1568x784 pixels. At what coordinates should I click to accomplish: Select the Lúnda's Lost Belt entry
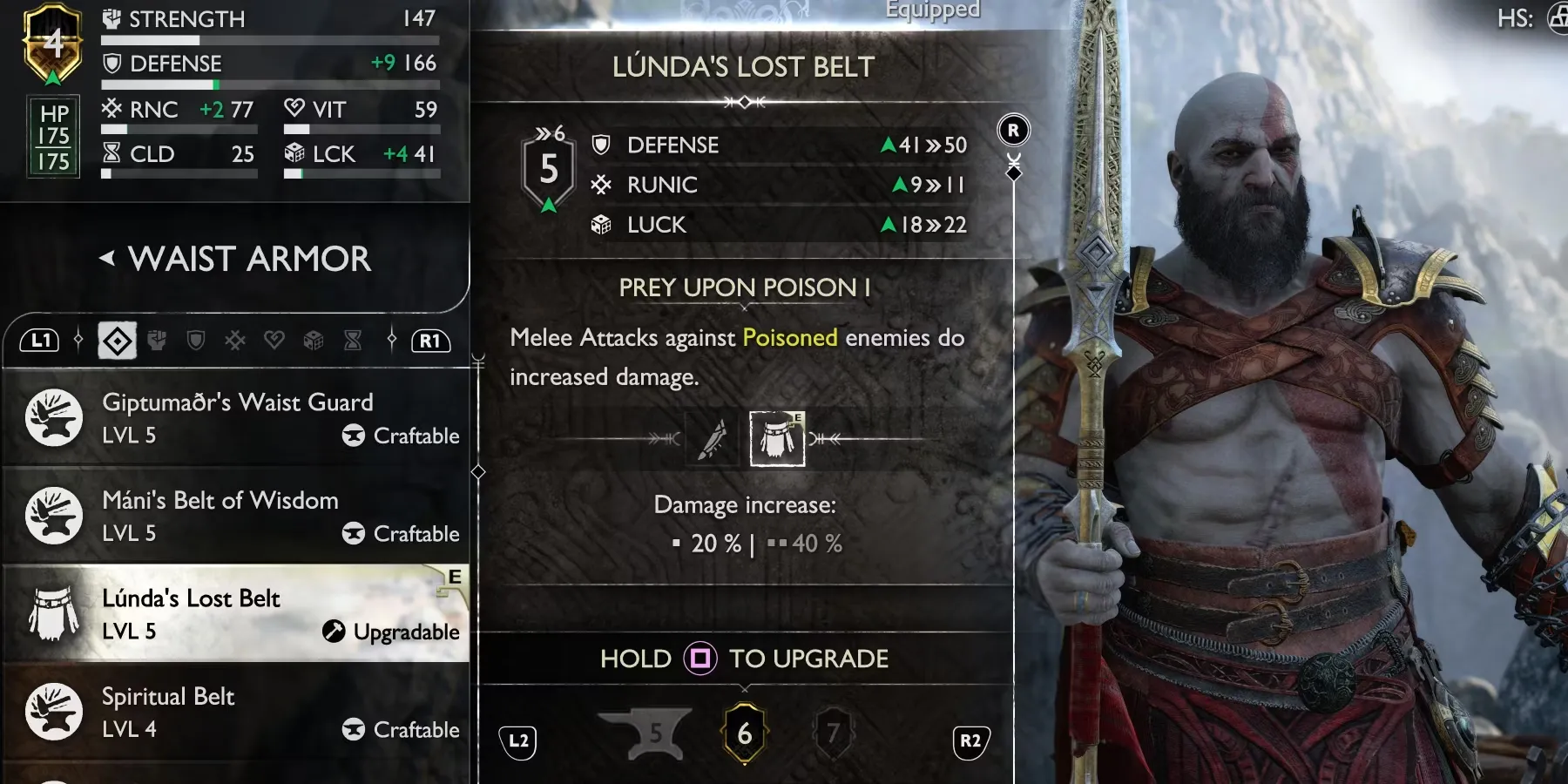(237, 614)
